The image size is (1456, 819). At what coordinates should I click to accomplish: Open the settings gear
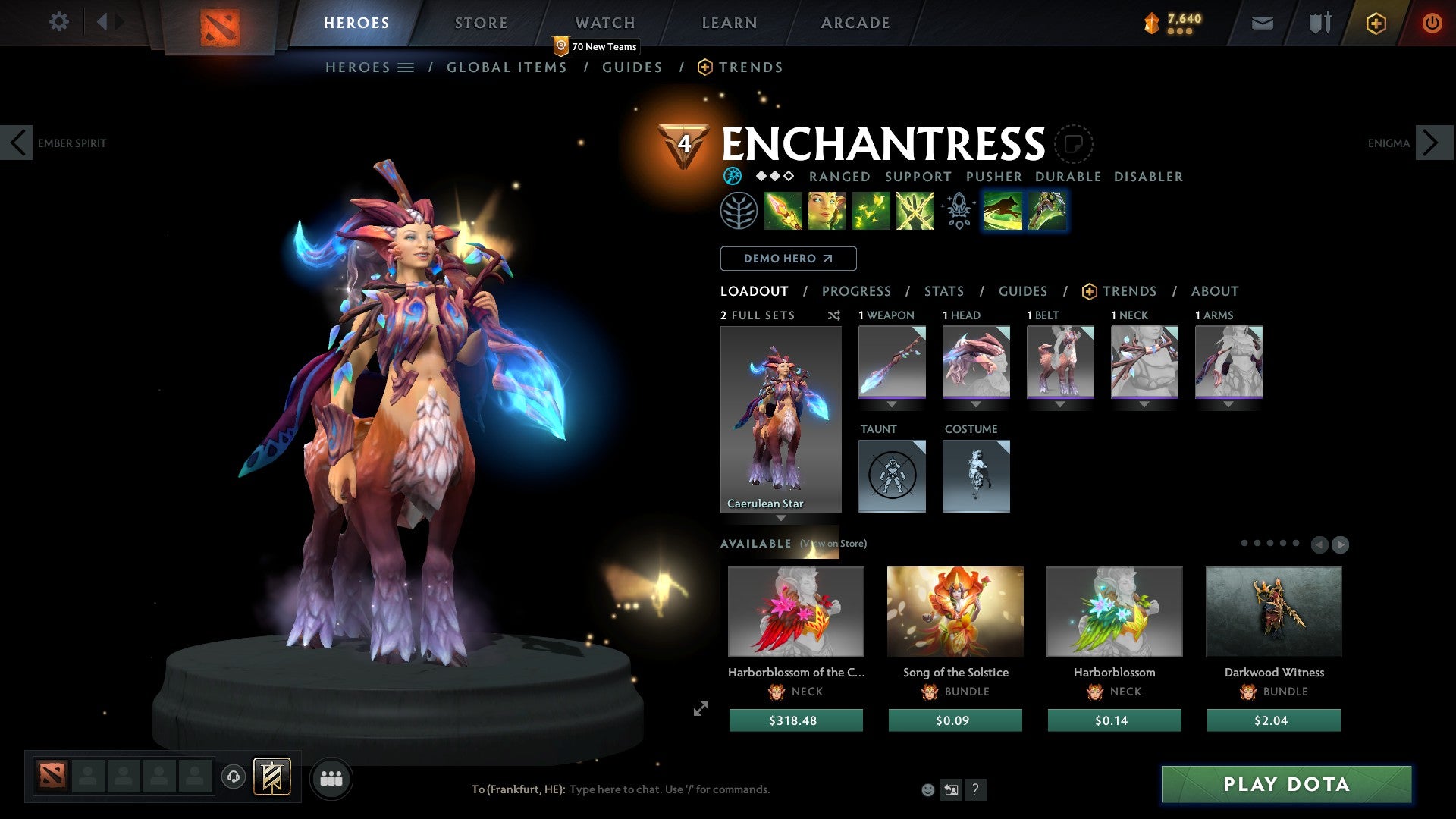click(59, 22)
